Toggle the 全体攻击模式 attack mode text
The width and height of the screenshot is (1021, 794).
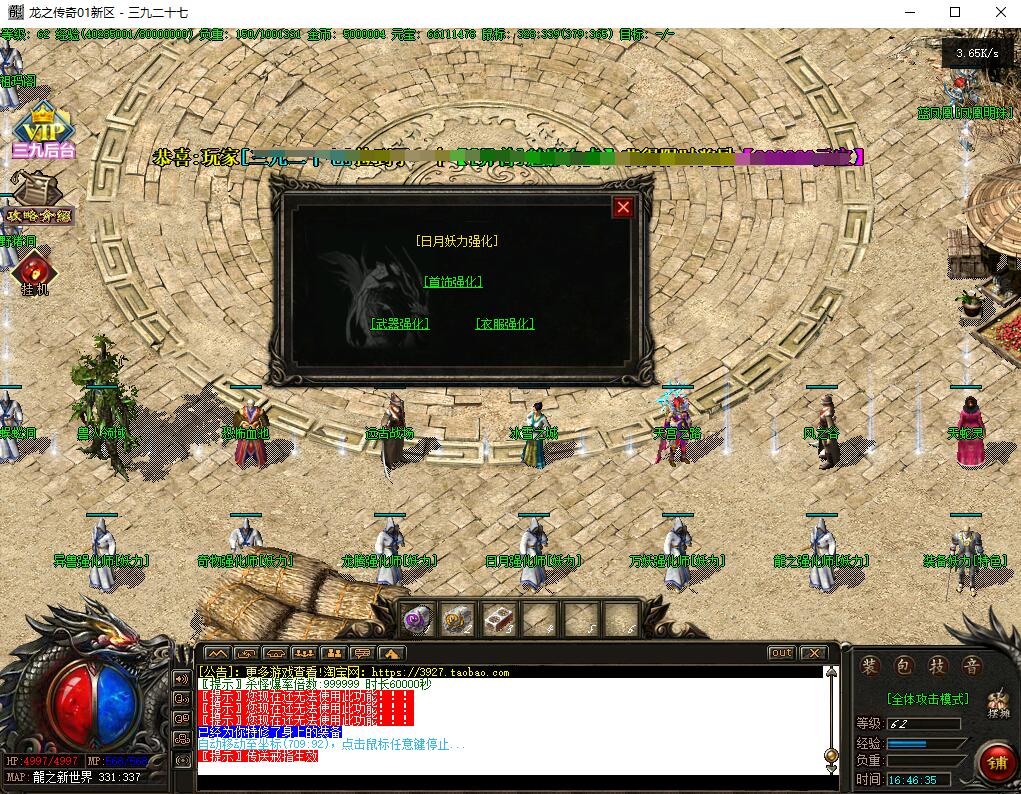(x=927, y=699)
